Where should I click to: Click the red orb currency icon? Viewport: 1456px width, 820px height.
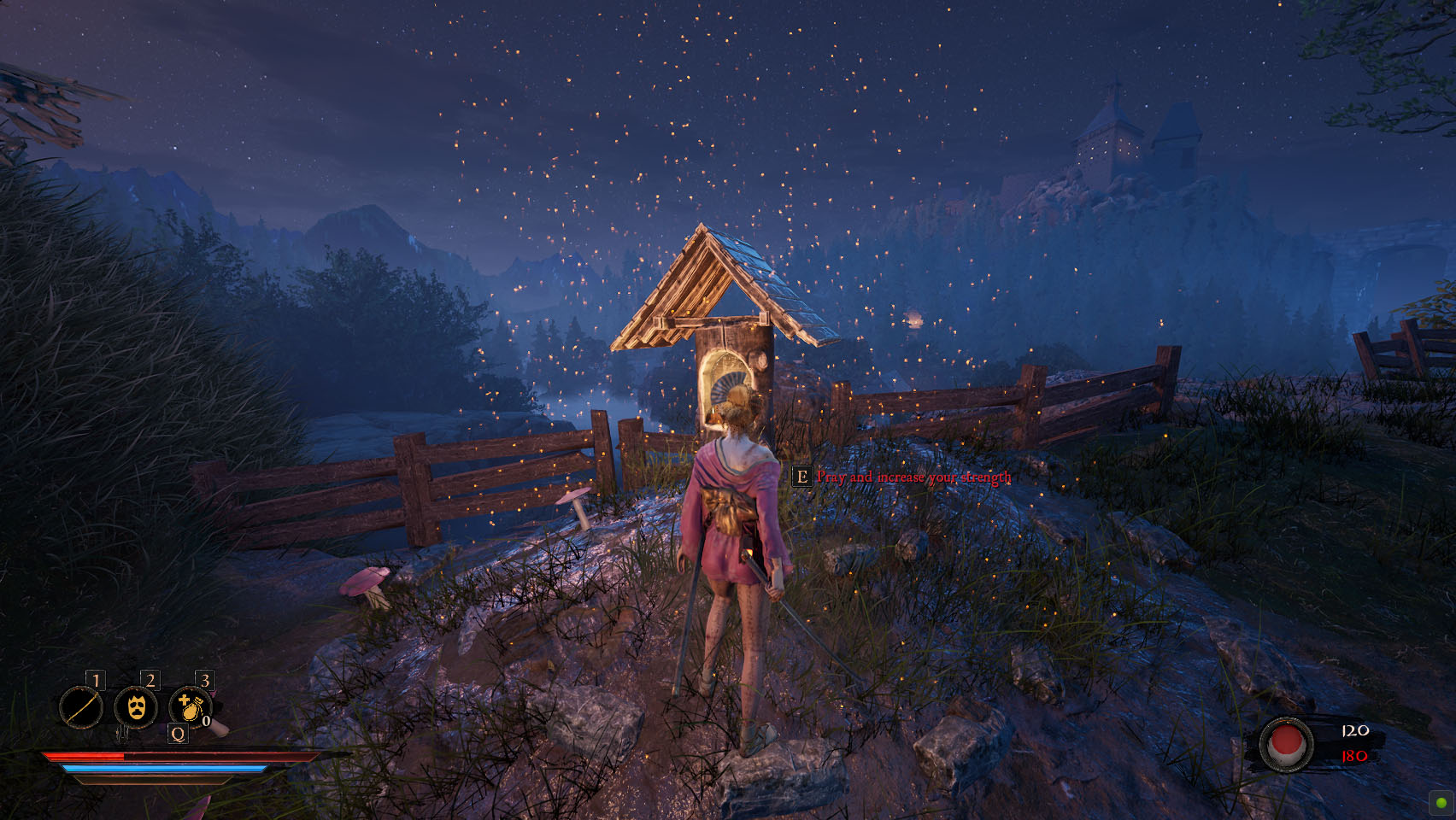click(x=1286, y=744)
